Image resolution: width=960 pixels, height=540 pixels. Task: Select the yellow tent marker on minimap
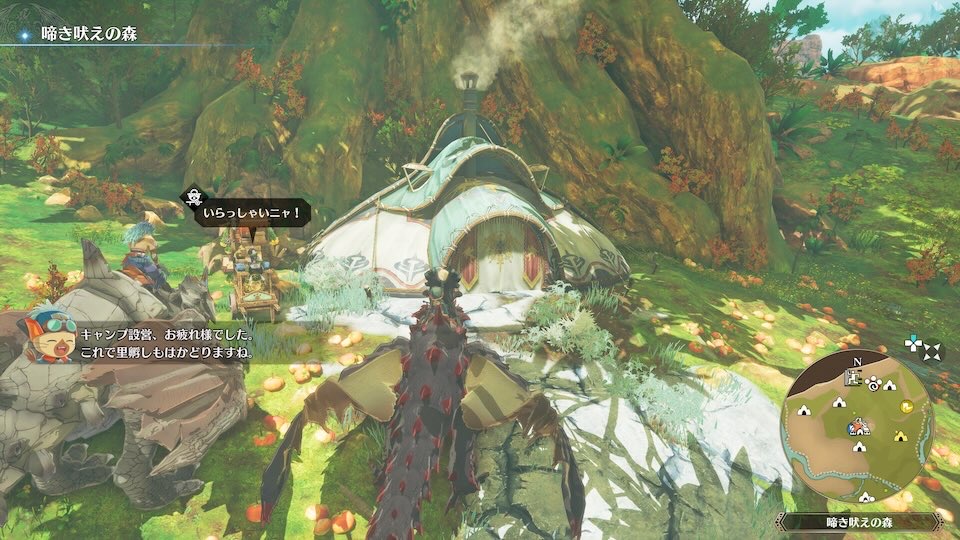click(x=900, y=435)
